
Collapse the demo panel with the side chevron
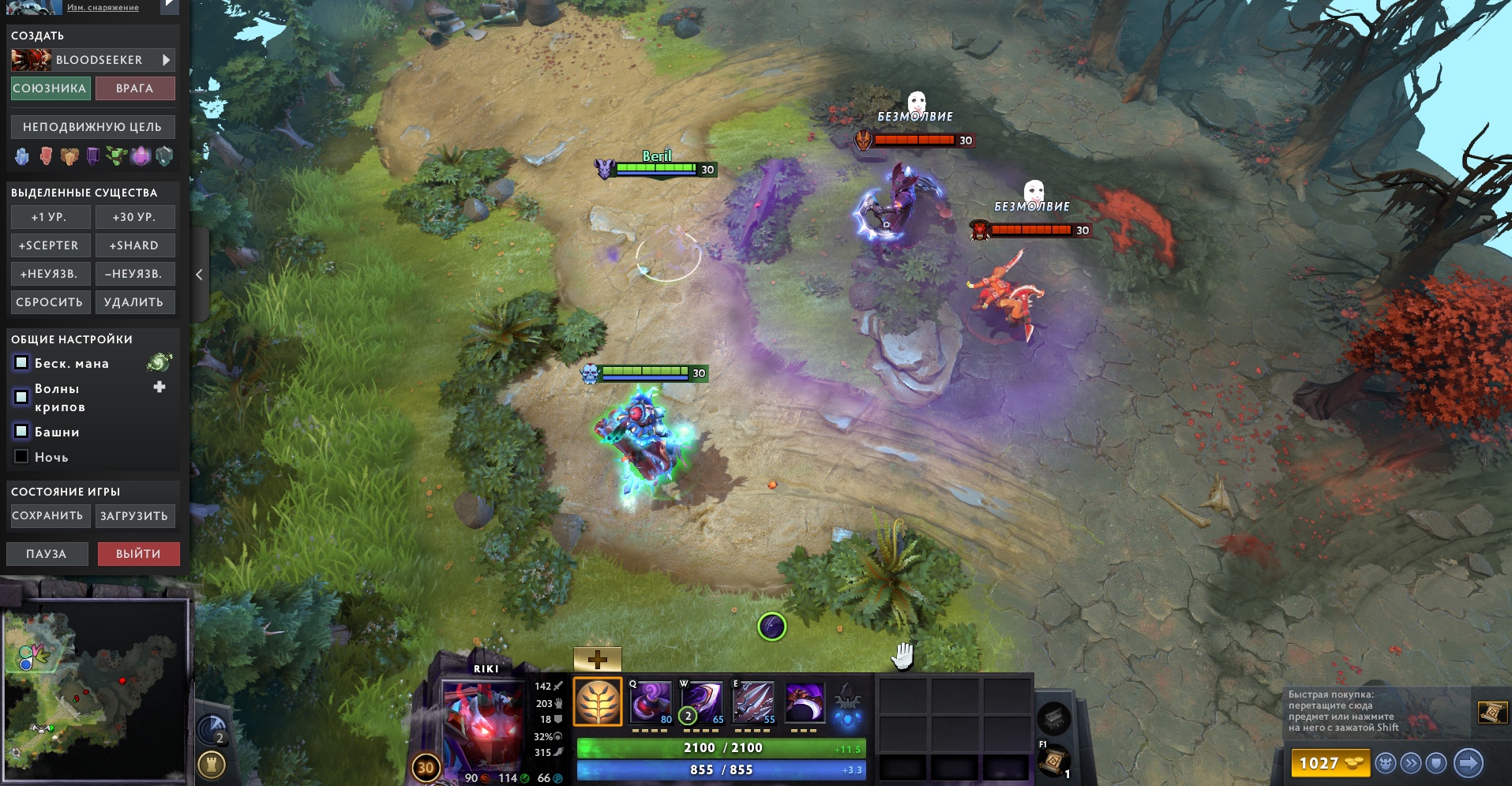[x=199, y=273]
